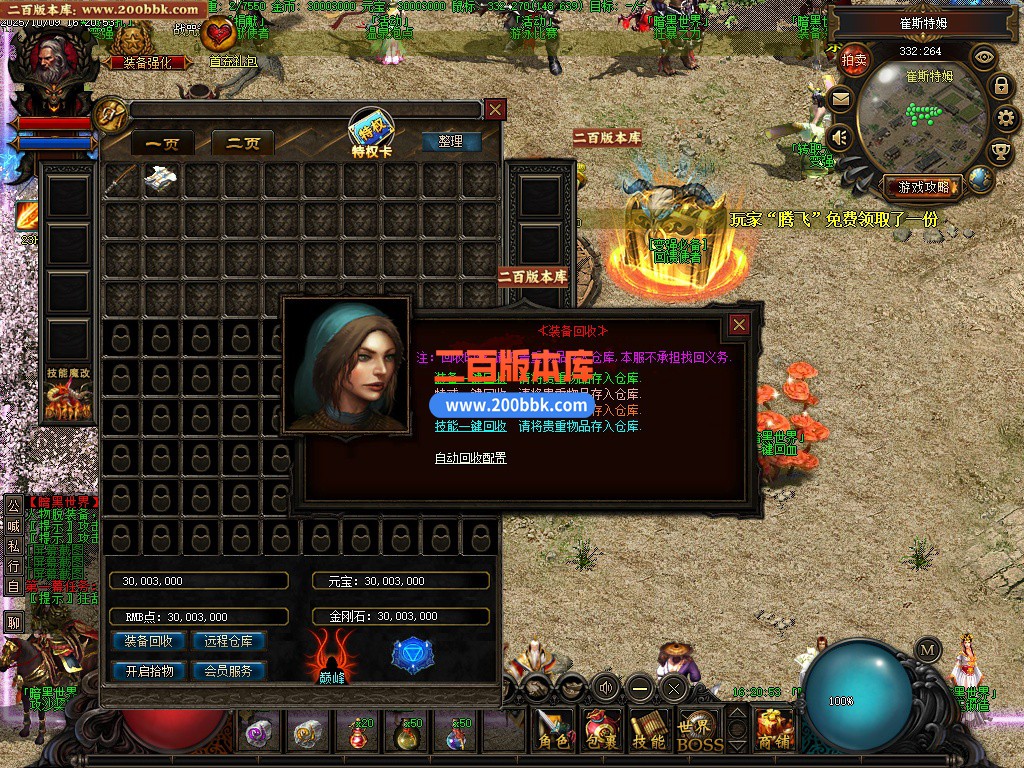
Task: Close the equipment recycling dialog
Action: click(739, 324)
